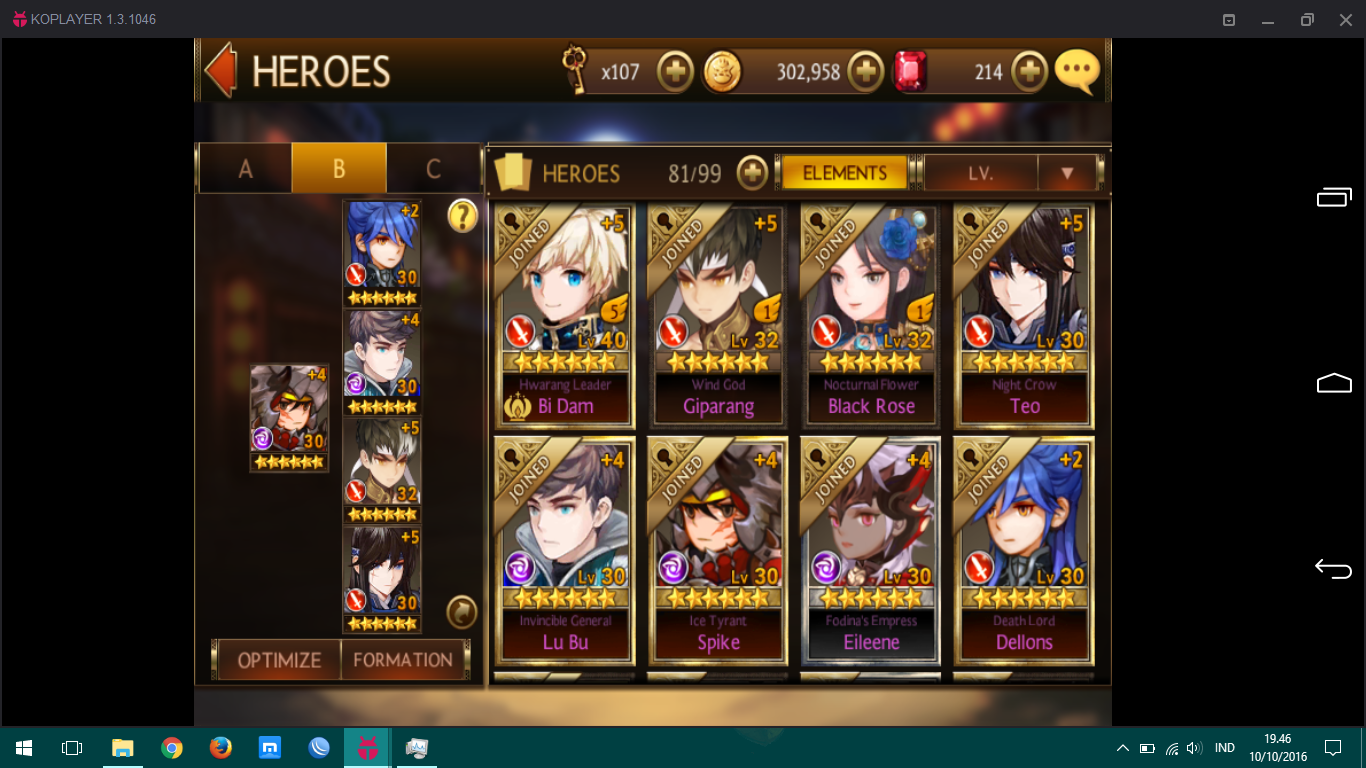
Task: Switch to team tab C
Action: point(433,168)
